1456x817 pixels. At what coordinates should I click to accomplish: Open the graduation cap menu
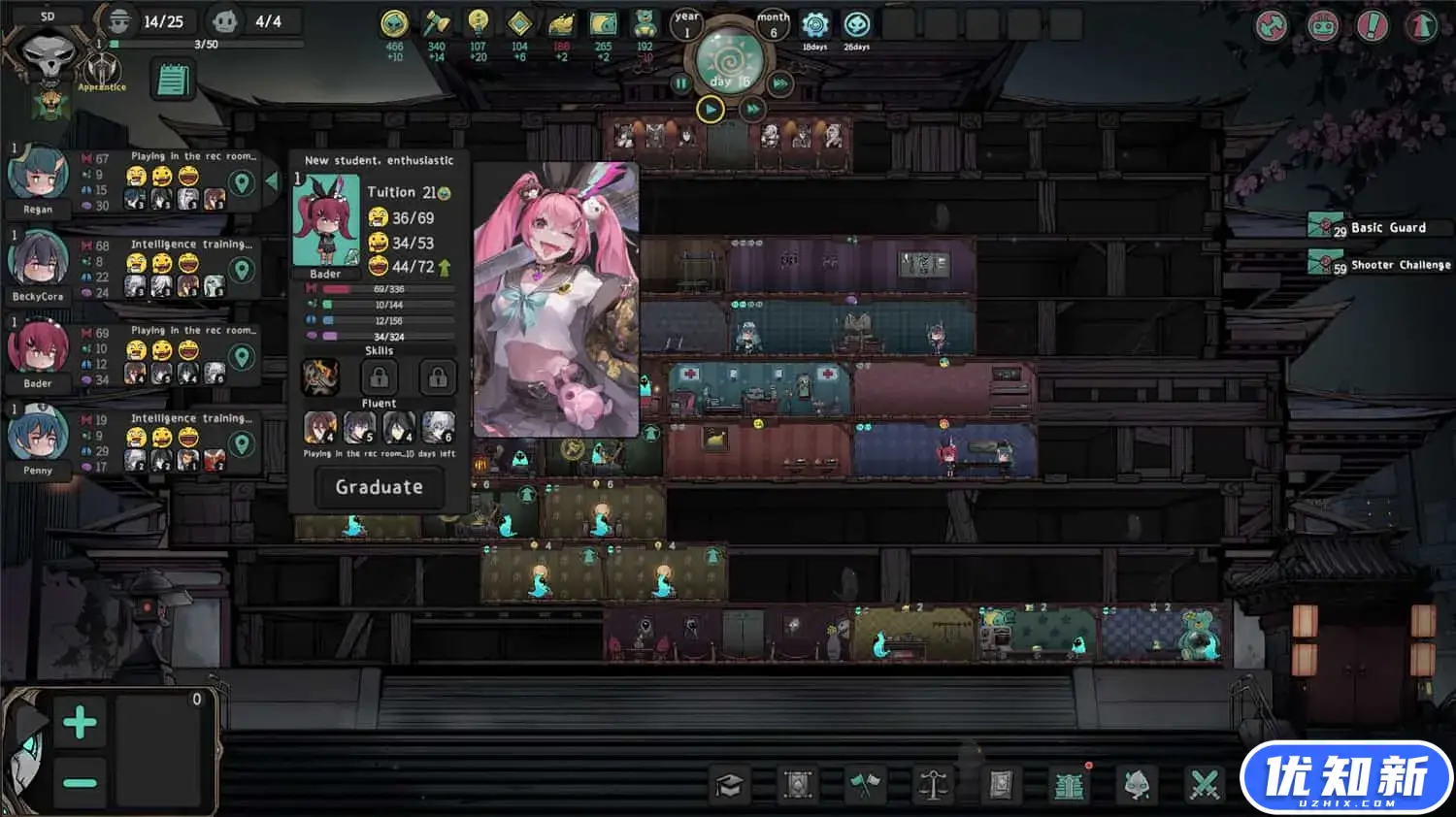pyautogui.click(x=729, y=785)
